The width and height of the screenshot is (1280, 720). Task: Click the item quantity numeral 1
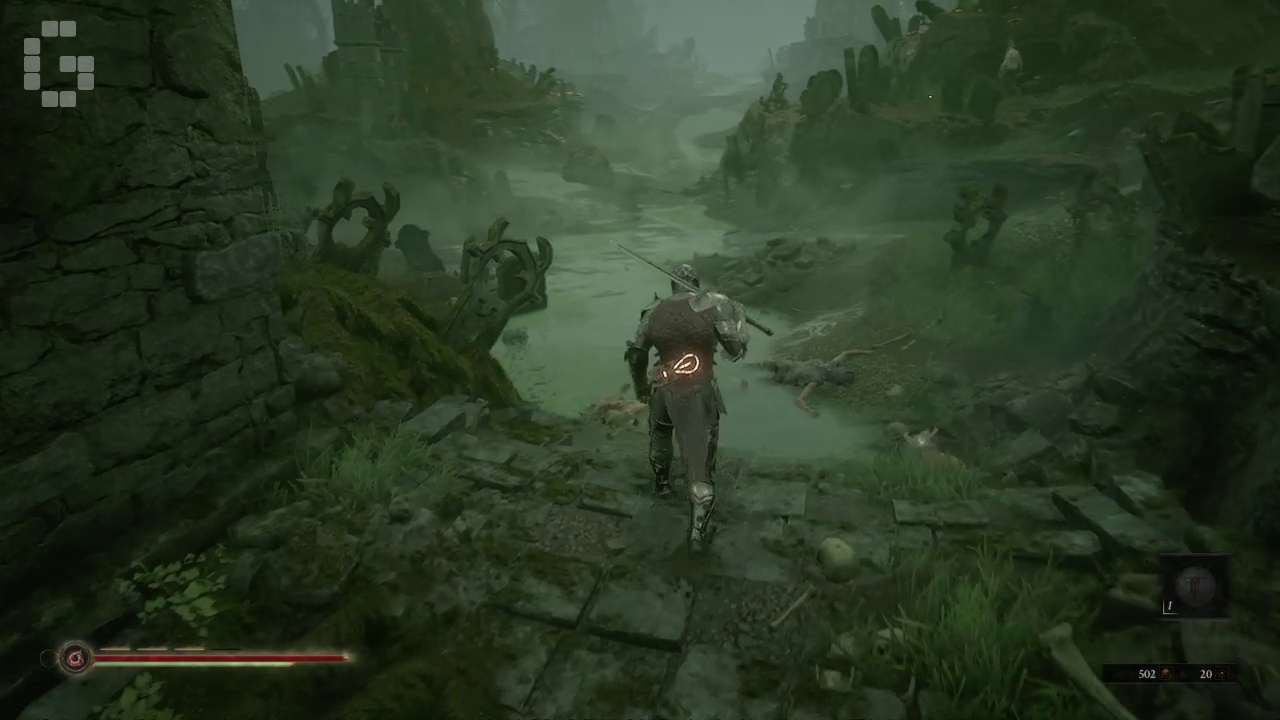click(x=1170, y=605)
